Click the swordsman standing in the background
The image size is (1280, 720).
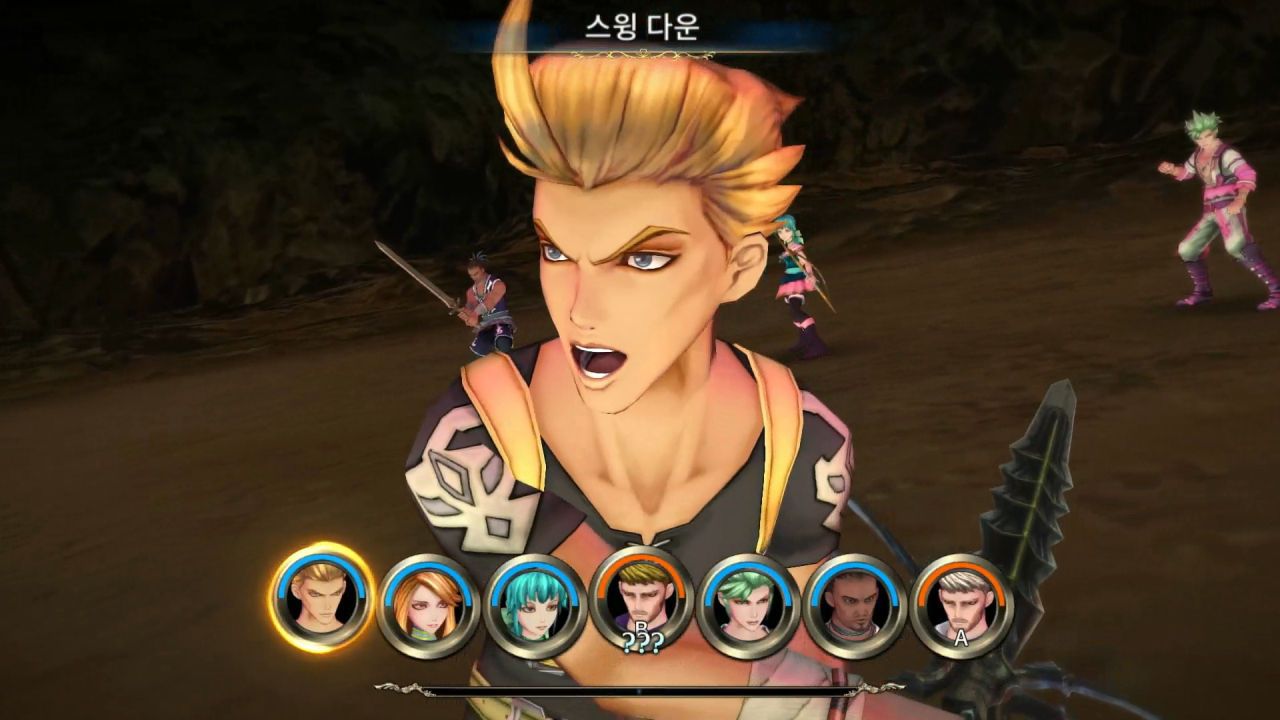(480, 300)
